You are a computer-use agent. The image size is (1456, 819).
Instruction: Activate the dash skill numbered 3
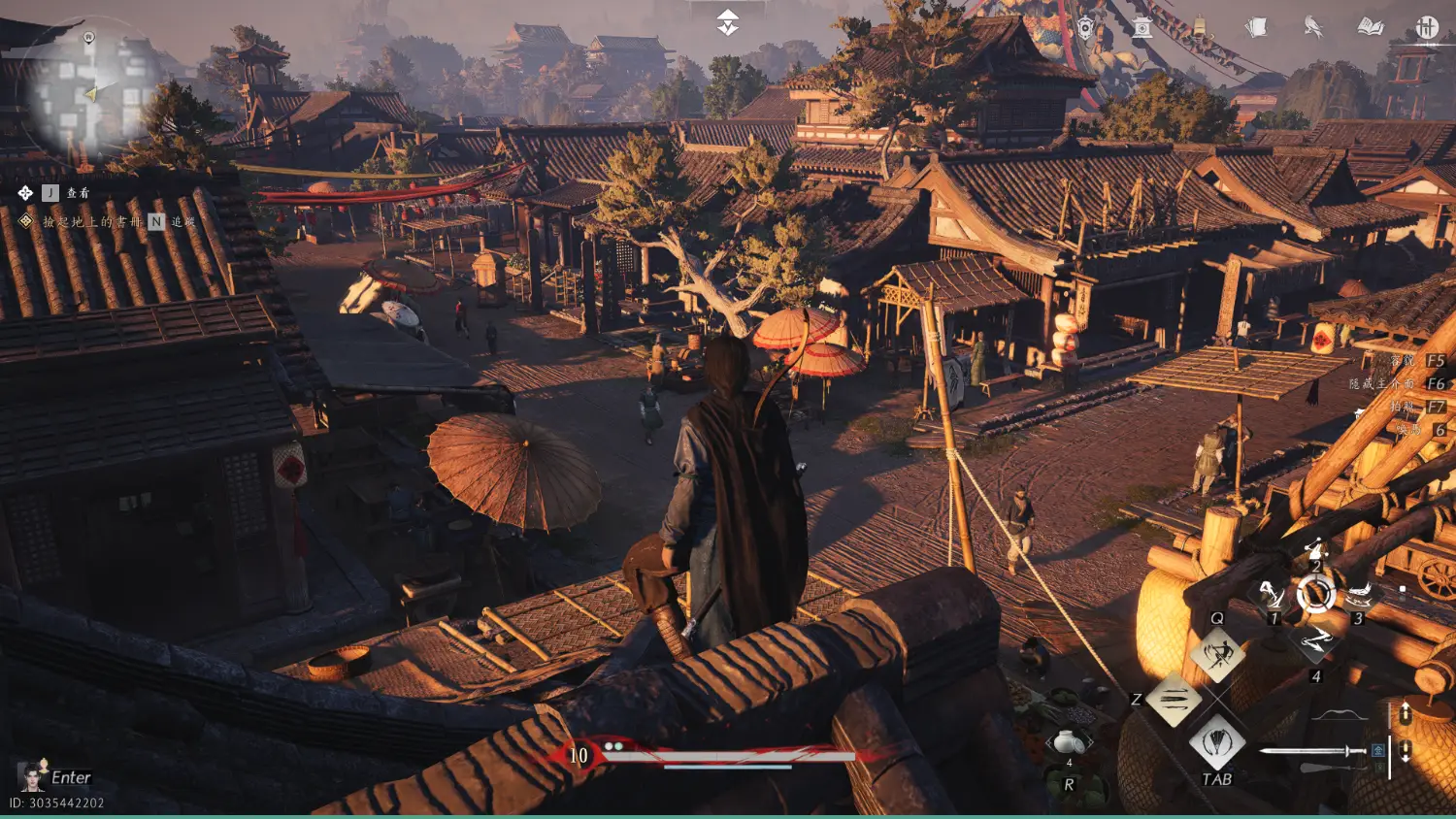pos(1360,594)
